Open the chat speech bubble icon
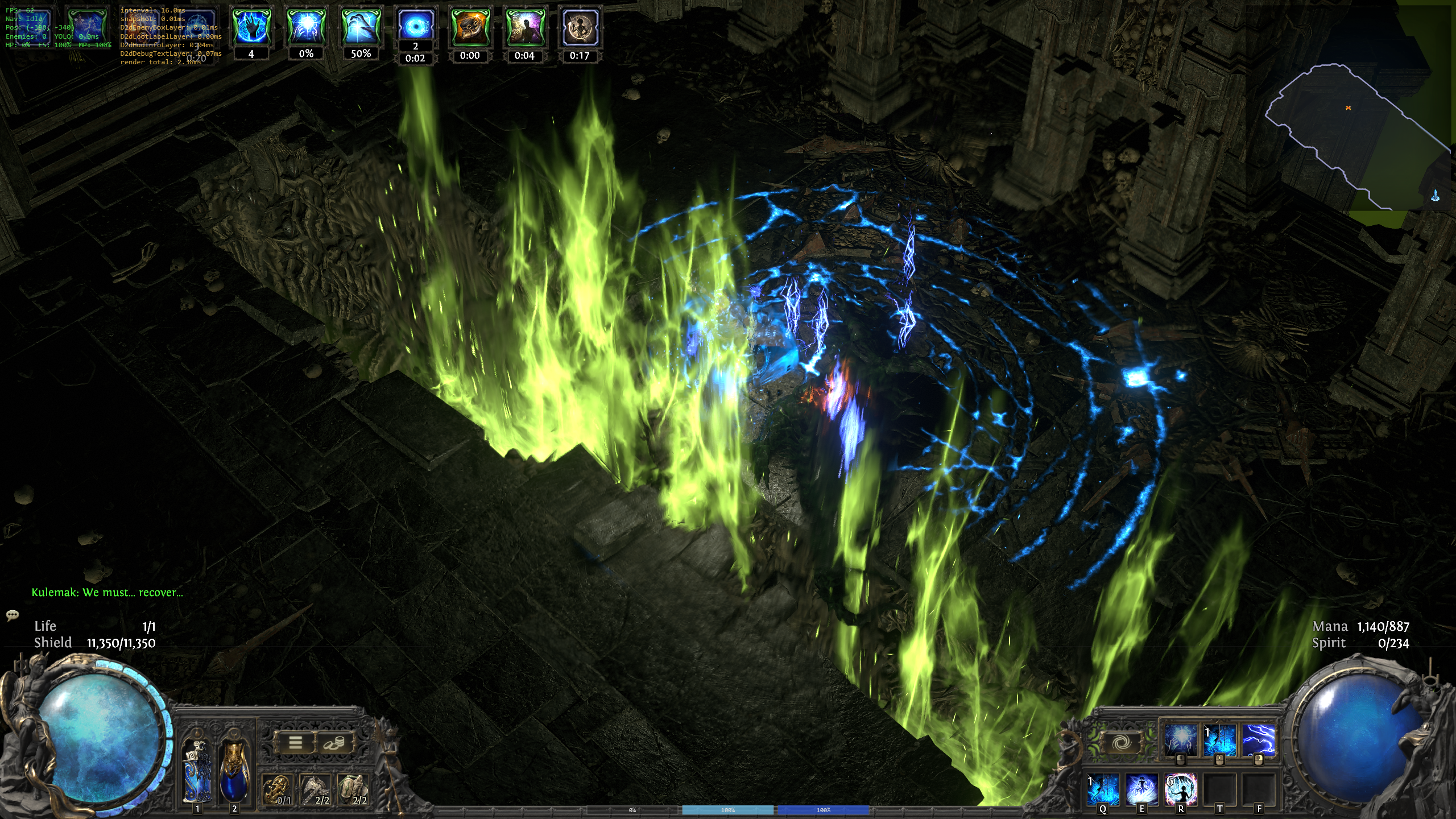The height and width of the screenshot is (819, 1456). [12, 615]
